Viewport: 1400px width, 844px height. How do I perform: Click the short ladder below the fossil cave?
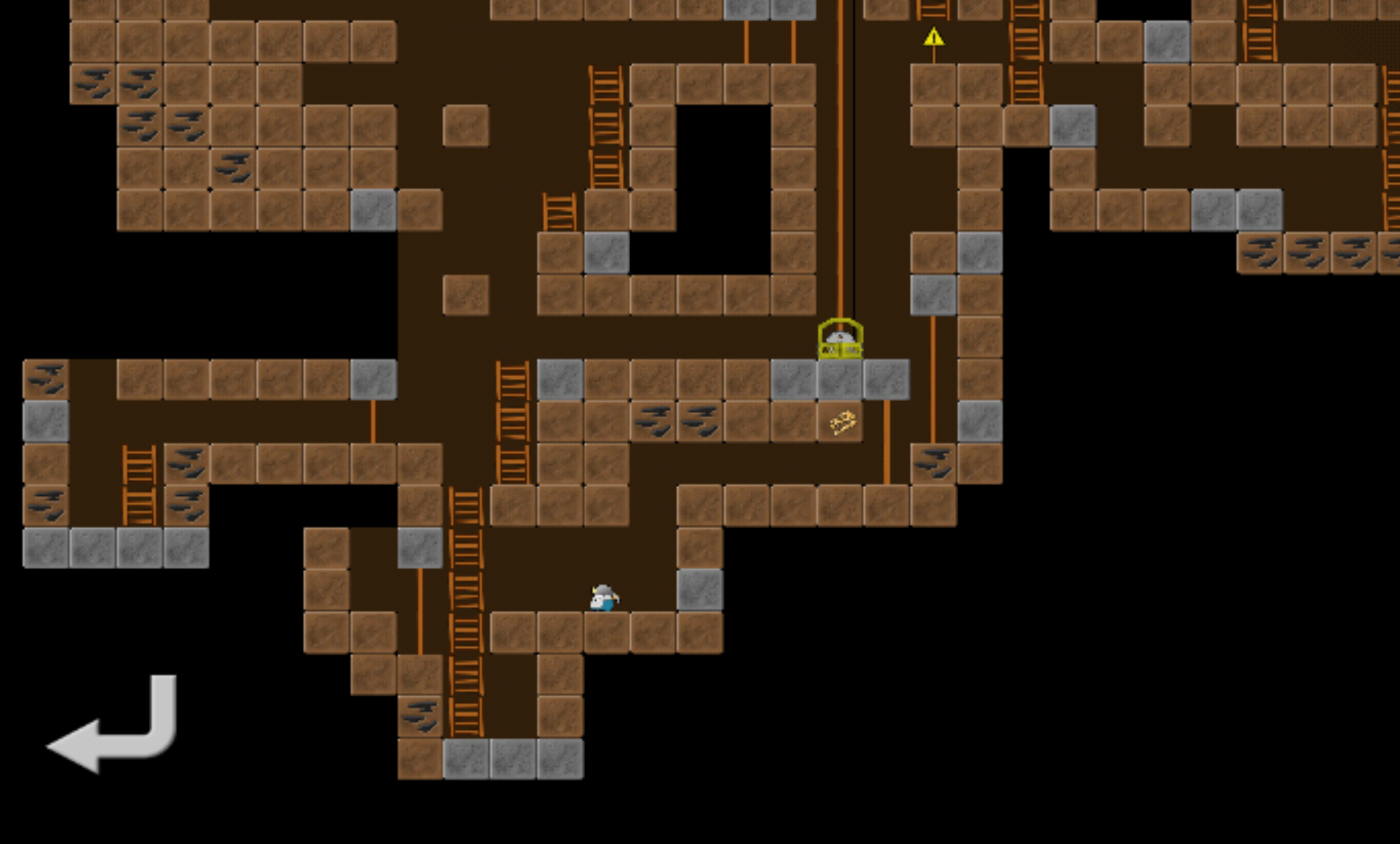click(558, 211)
